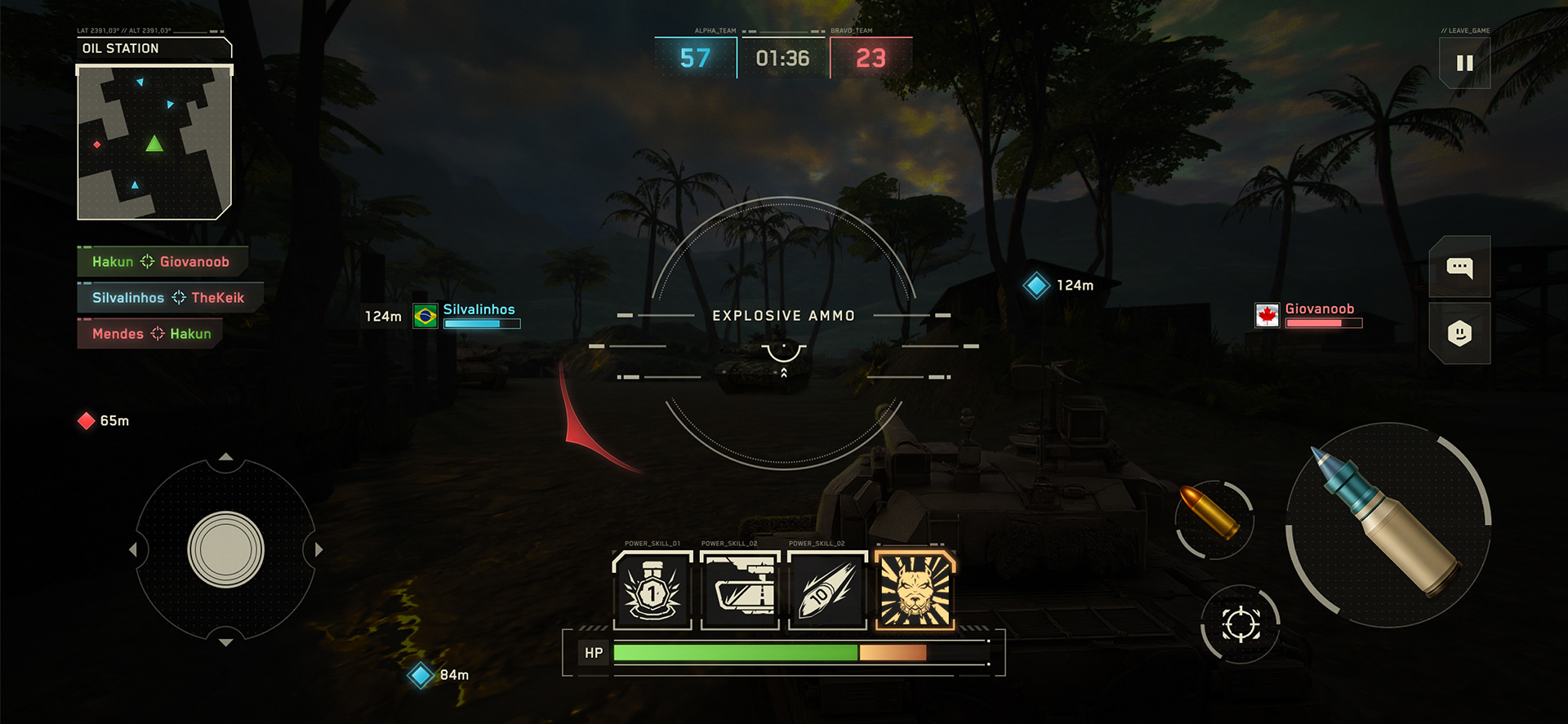Tap the joystick right arrow
This screenshot has height=724, width=1568.
point(318,549)
